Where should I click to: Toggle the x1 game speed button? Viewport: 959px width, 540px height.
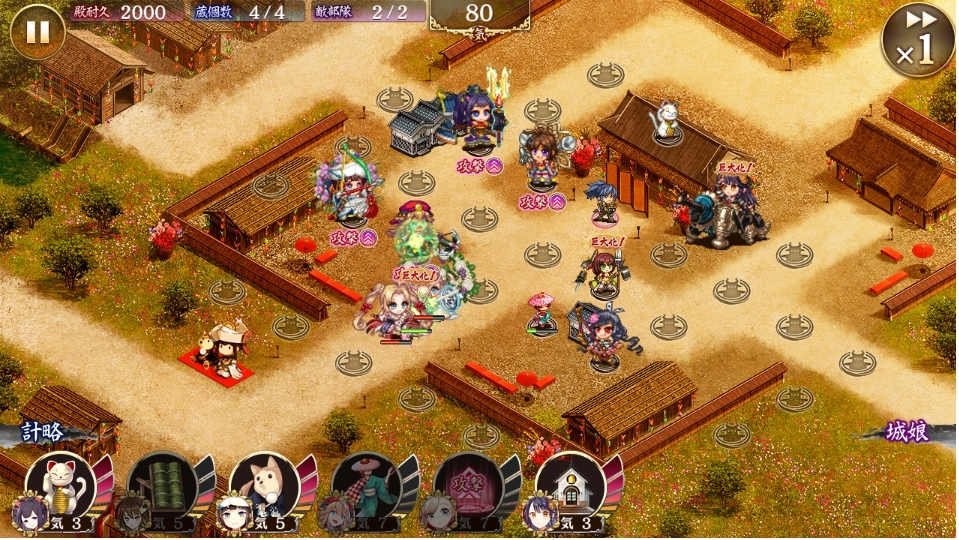[917, 40]
